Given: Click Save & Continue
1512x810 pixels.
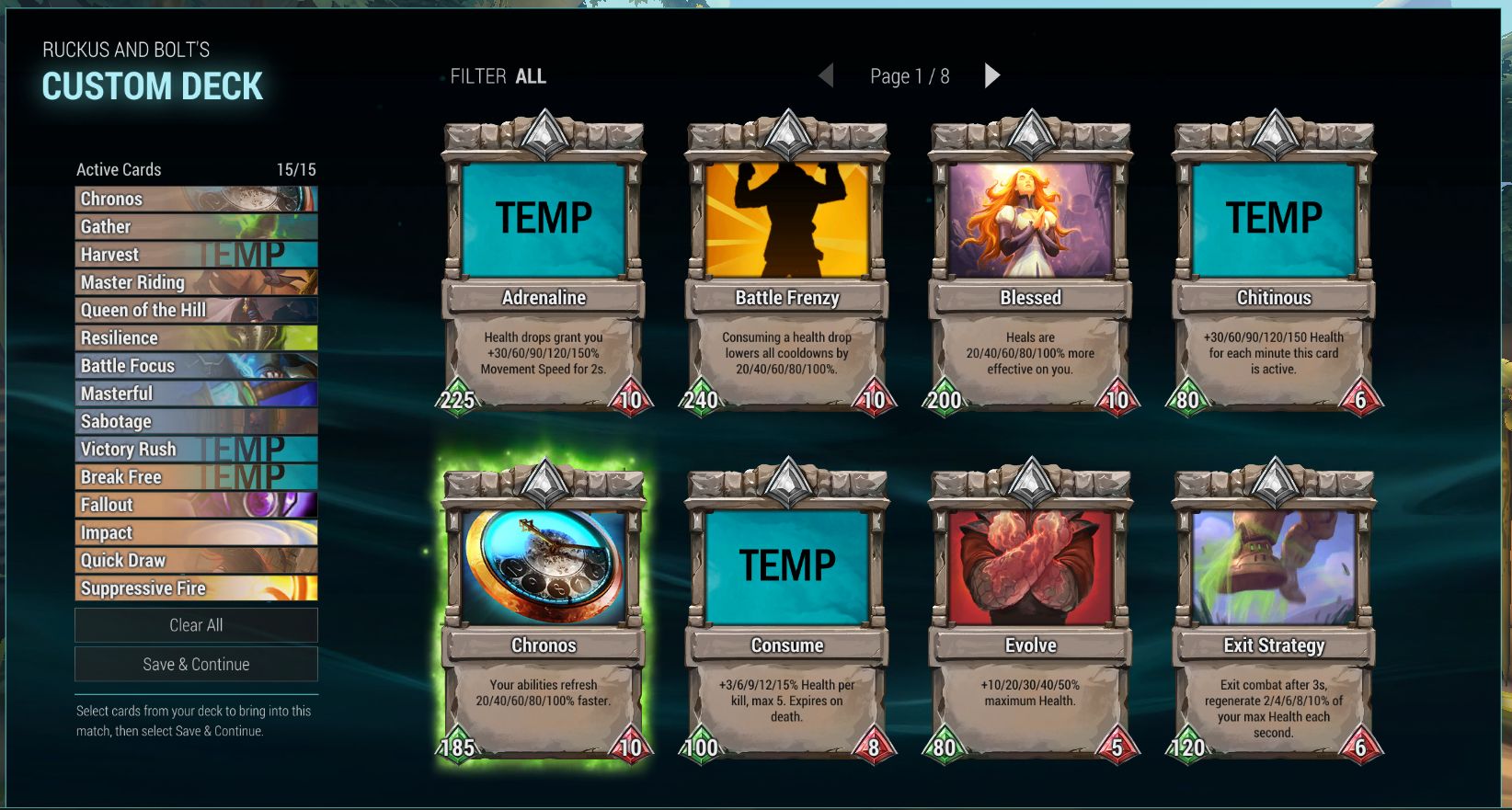Looking at the screenshot, I should pos(196,664).
